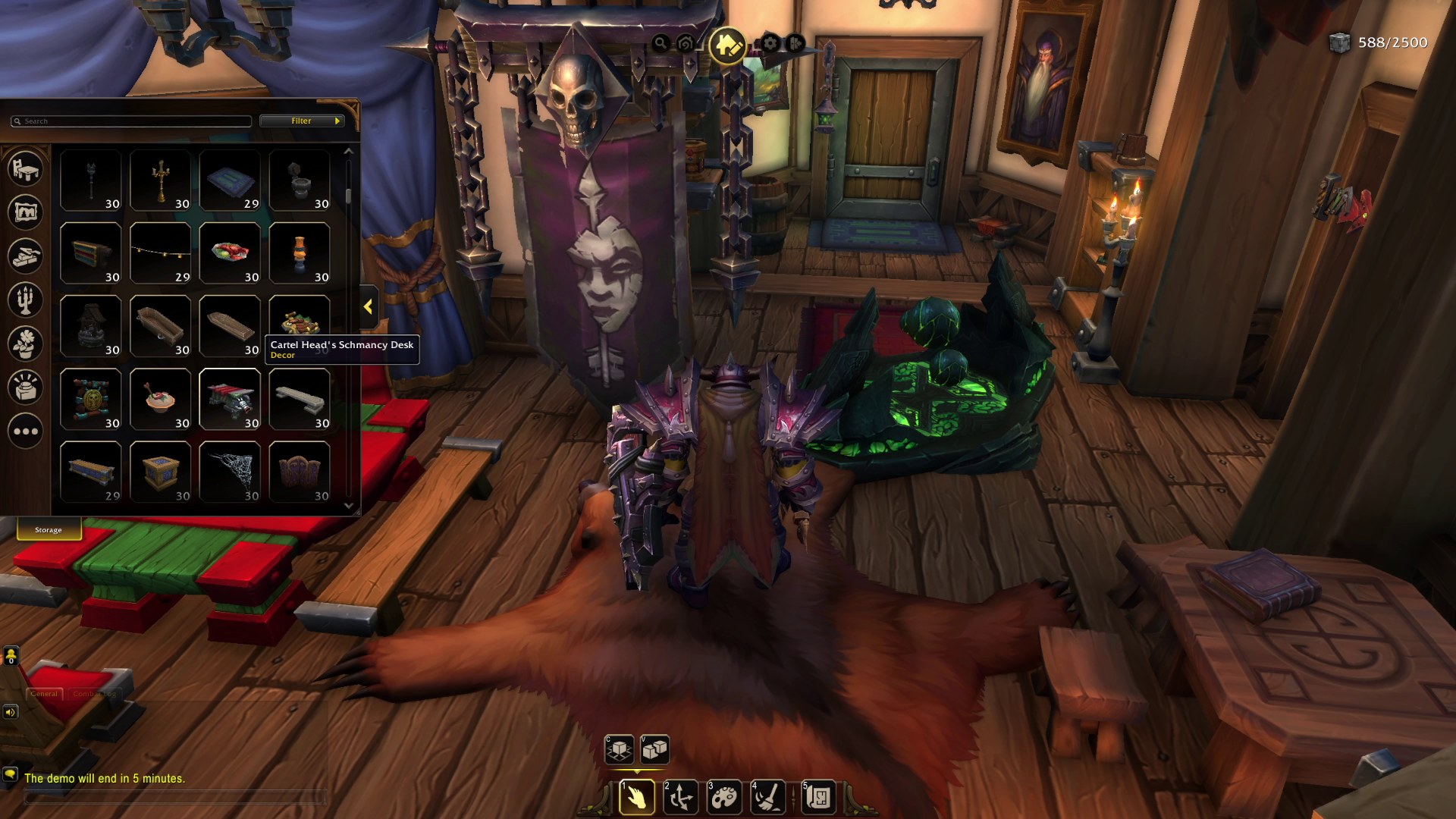1456x819 pixels.
Task: Switch to the paint palette customize tool
Action: click(x=724, y=798)
